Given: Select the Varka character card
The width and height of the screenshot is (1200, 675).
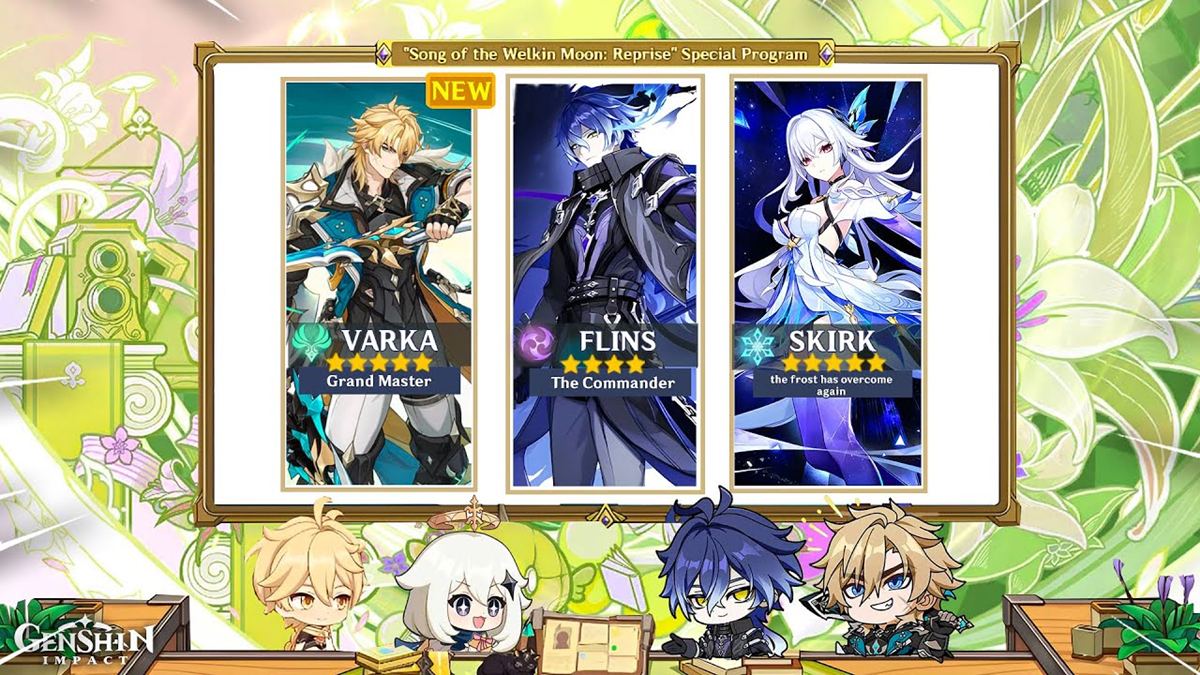Looking at the screenshot, I should pyautogui.click(x=378, y=283).
